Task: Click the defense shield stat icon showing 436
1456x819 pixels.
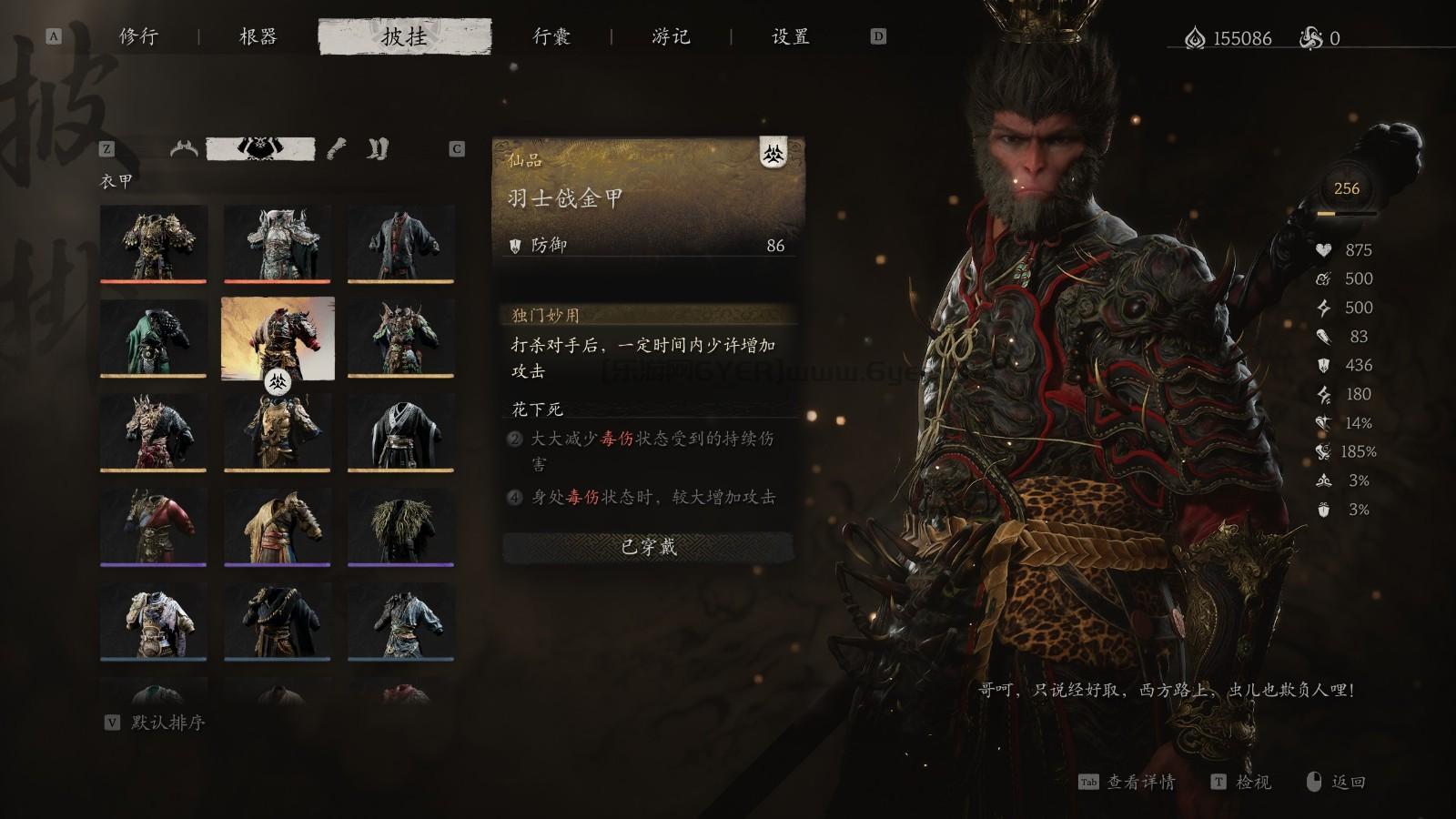Action: (1321, 366)
